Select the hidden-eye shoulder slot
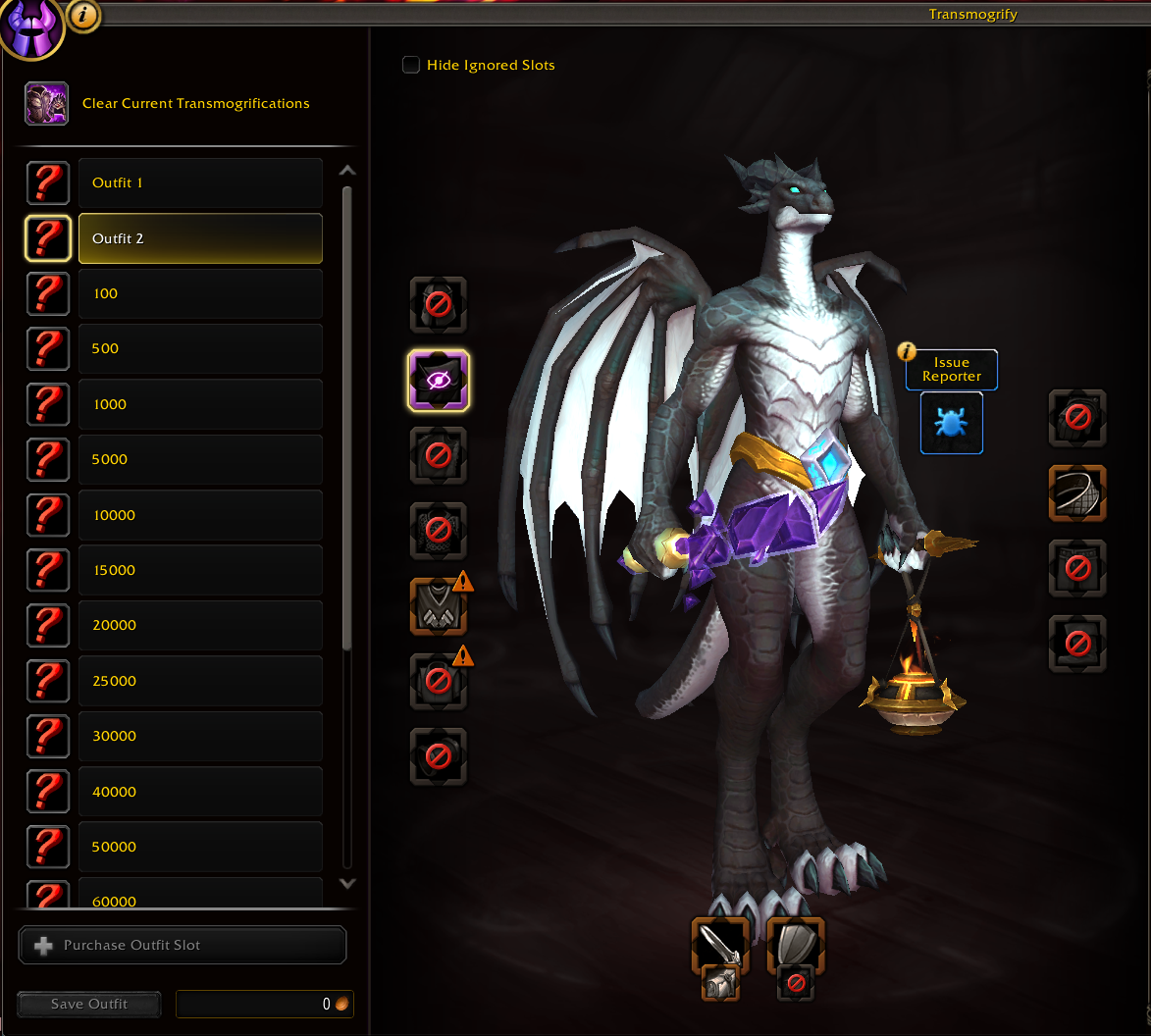The height and width of the screenshot is (1036, 1151). click(439, 380)
